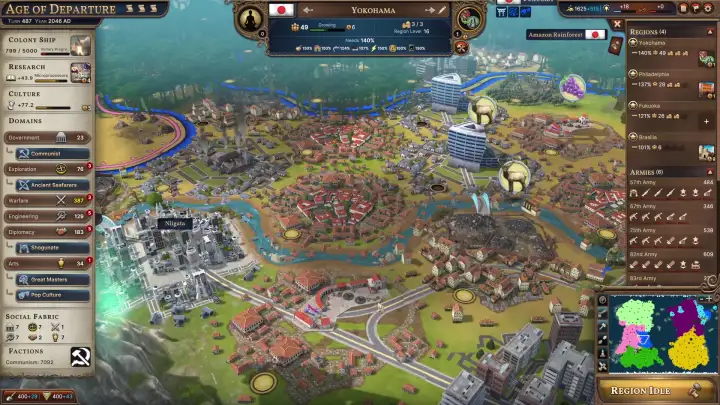Select the Ancient Seafarers spirit
This screenshot has height=405, width=720.
[x=52, y=185]
